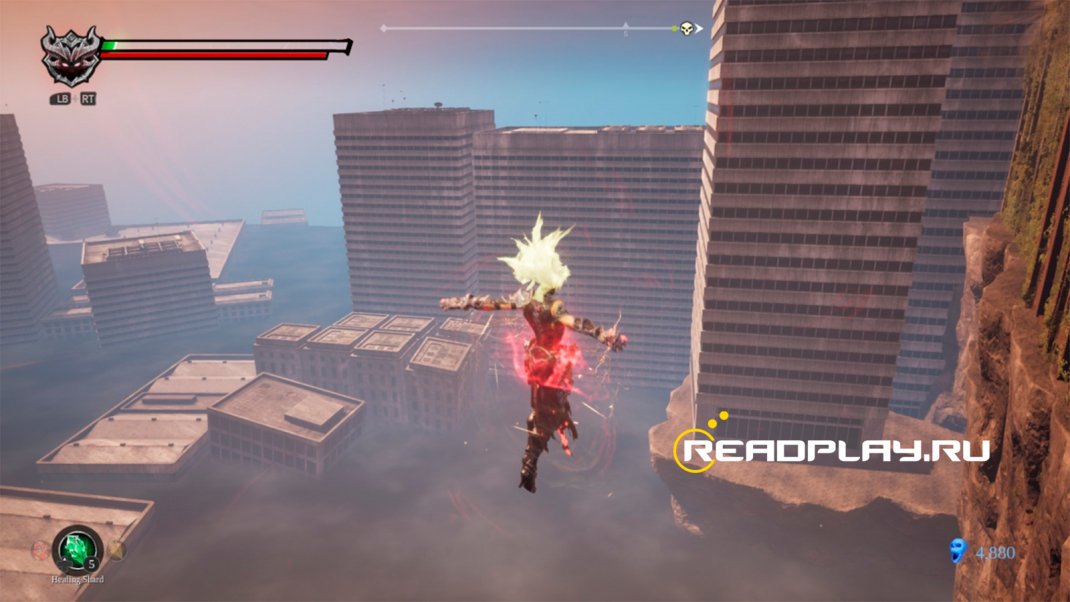The width and height of the screenshot is (1070, 602).
Task: Click the horned demon mask portrait
Action: tap(70, 56)
